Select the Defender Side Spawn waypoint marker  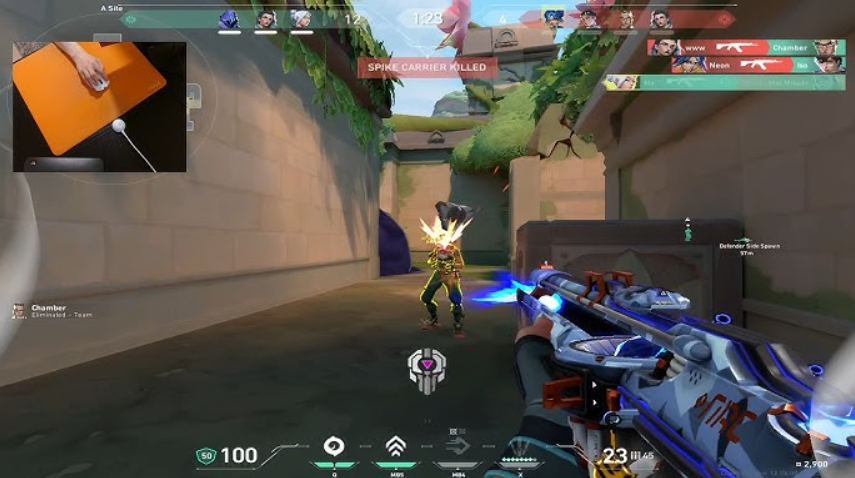pyautogui.click(x=687, y=233)
